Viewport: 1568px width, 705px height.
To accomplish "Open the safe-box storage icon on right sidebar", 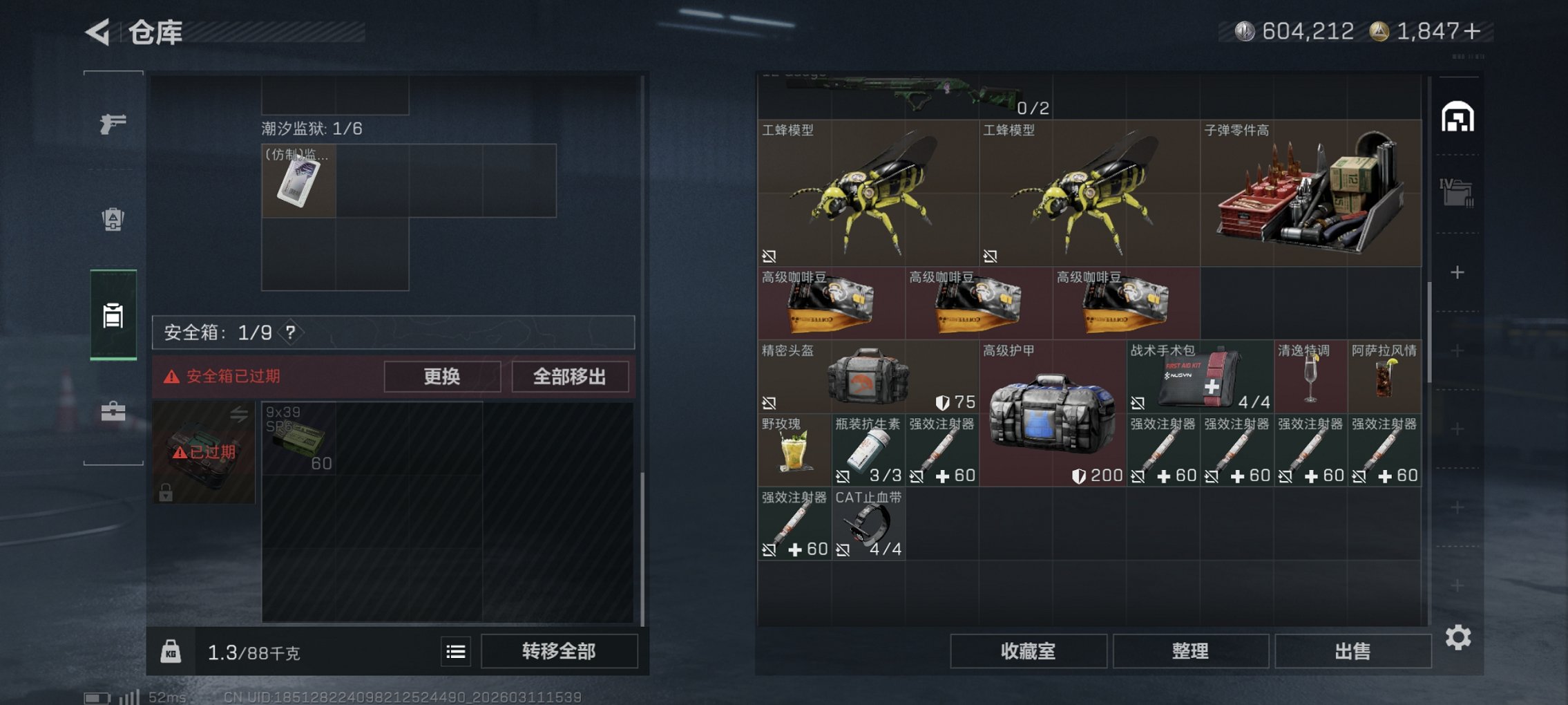I will [x=1459, y=117].
